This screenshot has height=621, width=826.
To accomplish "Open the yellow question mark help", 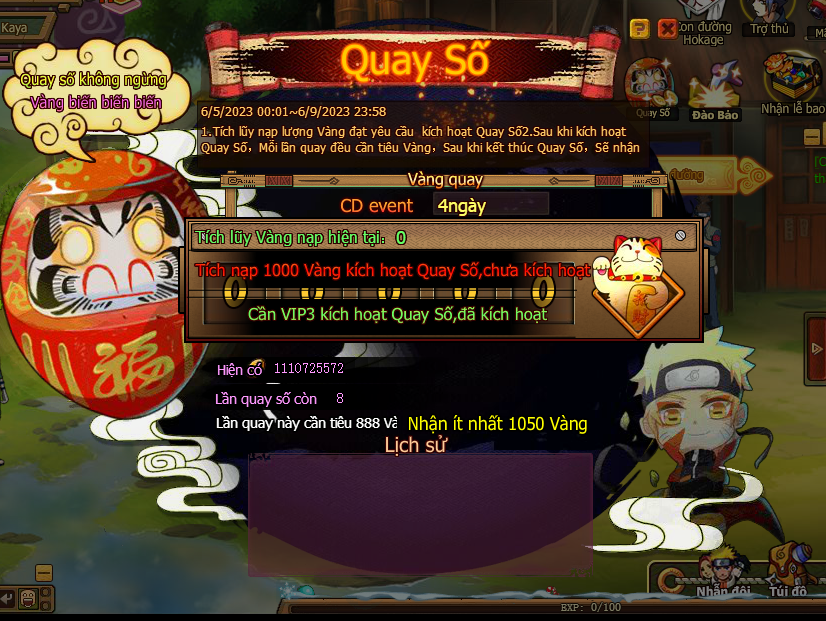I will coord(640,28).
